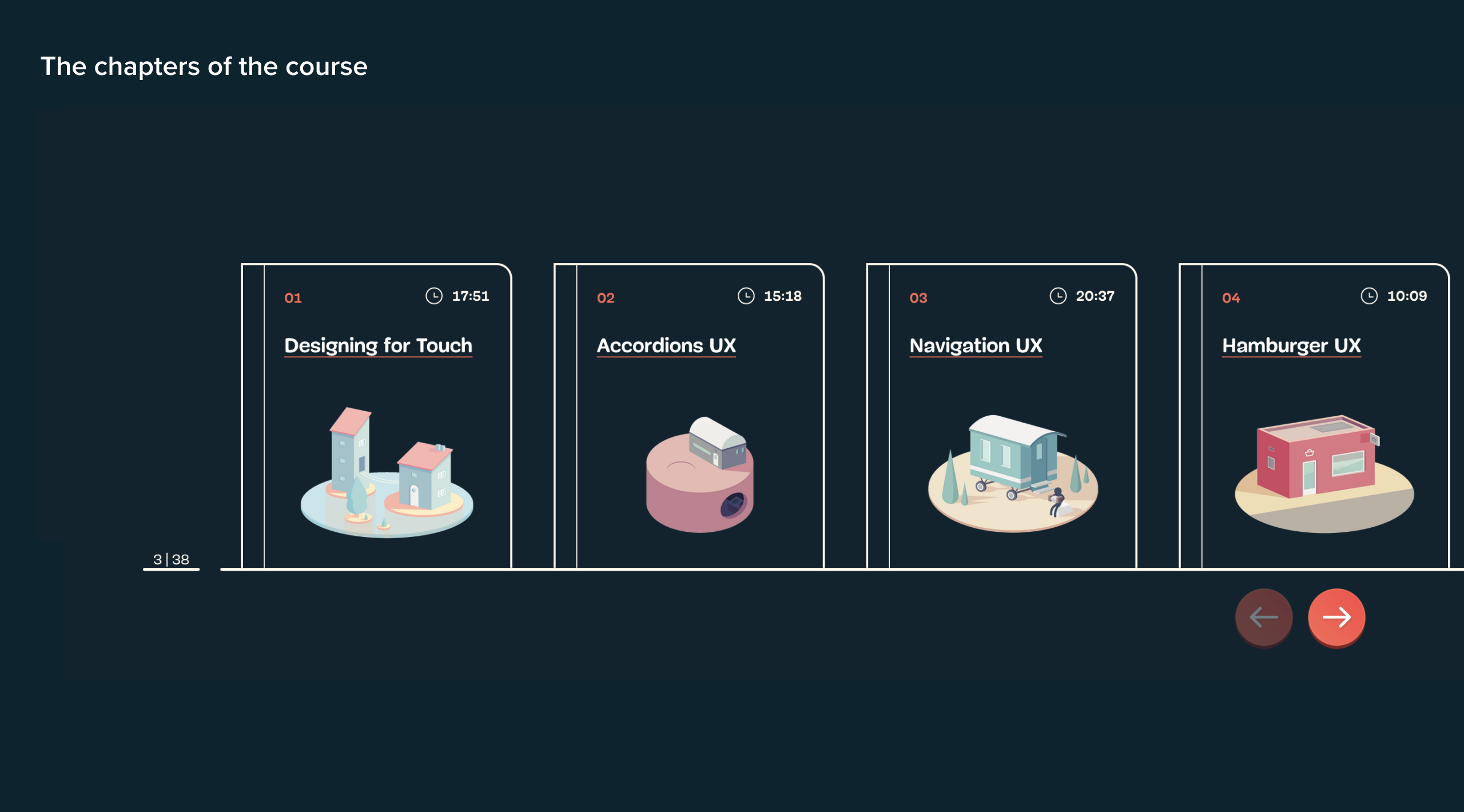Viewport: 1464px width, 812px height.
Task: Select the chapter number 01 label
Action: click(292, 297)
